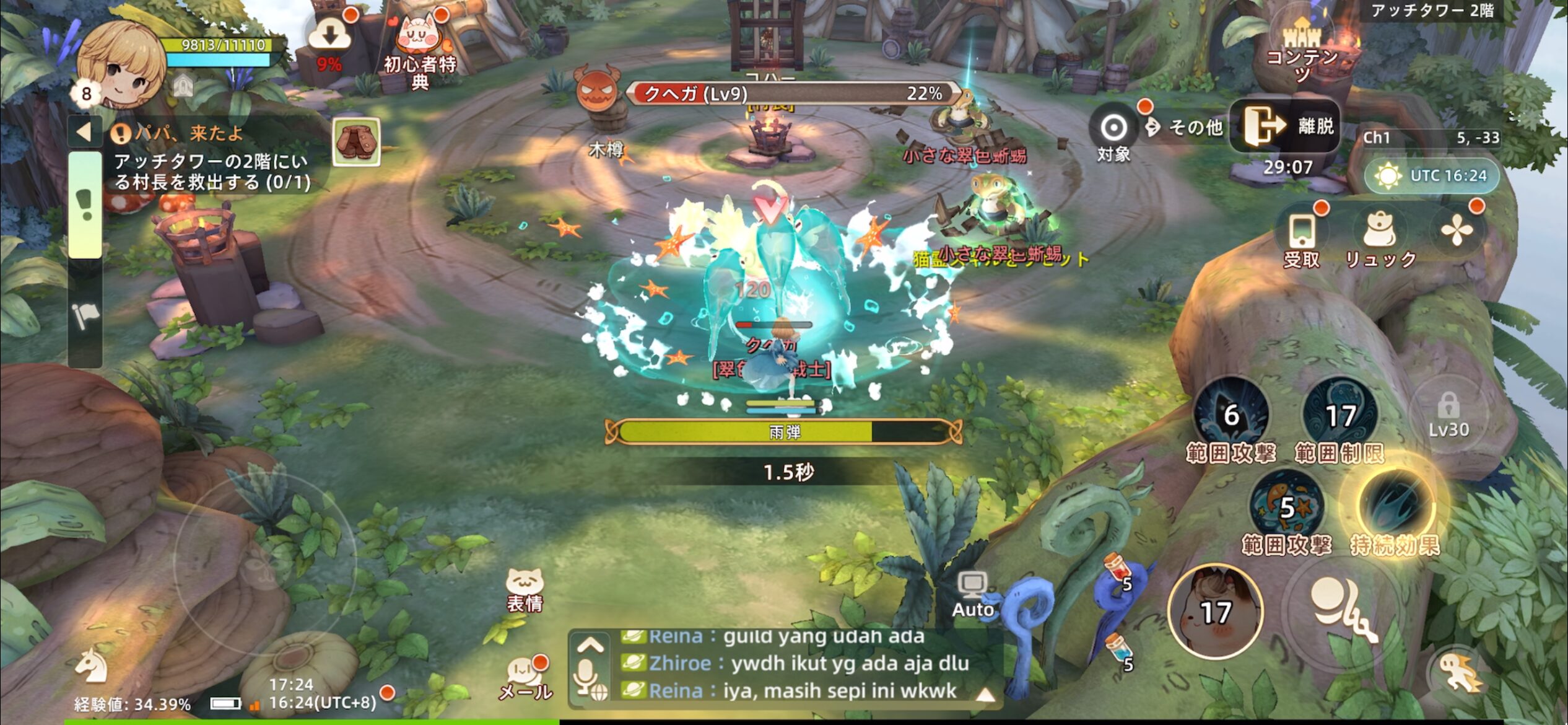The height and width of the screenshot is (725, 1568).
Task: Expand the chat box with the up arrow
Action: point(590,646)
